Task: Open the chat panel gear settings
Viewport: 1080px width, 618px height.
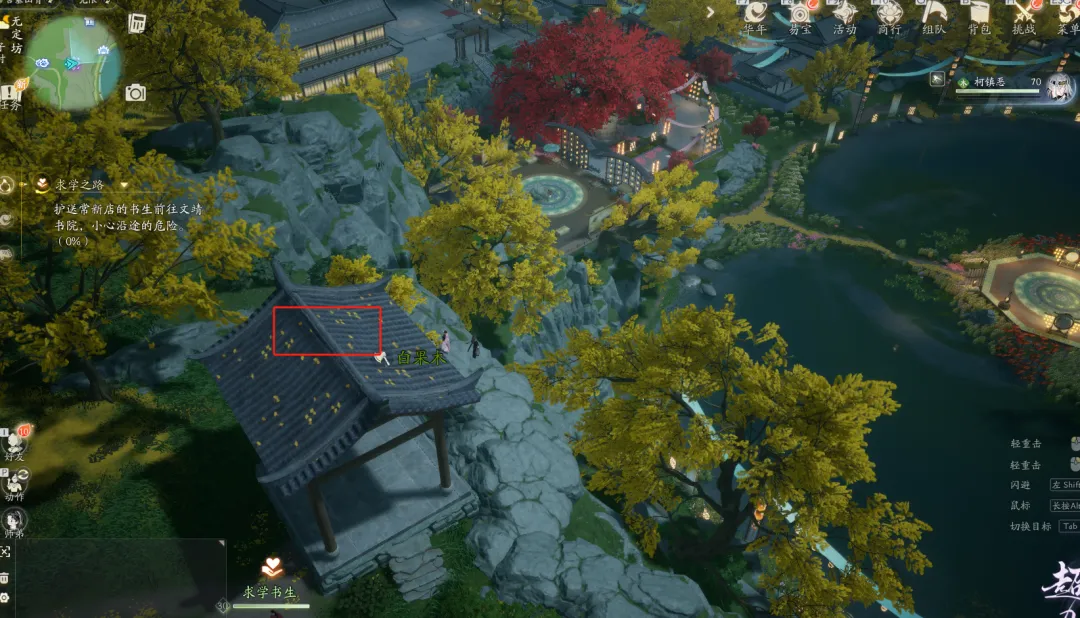Action: click(x=5, y=598)
